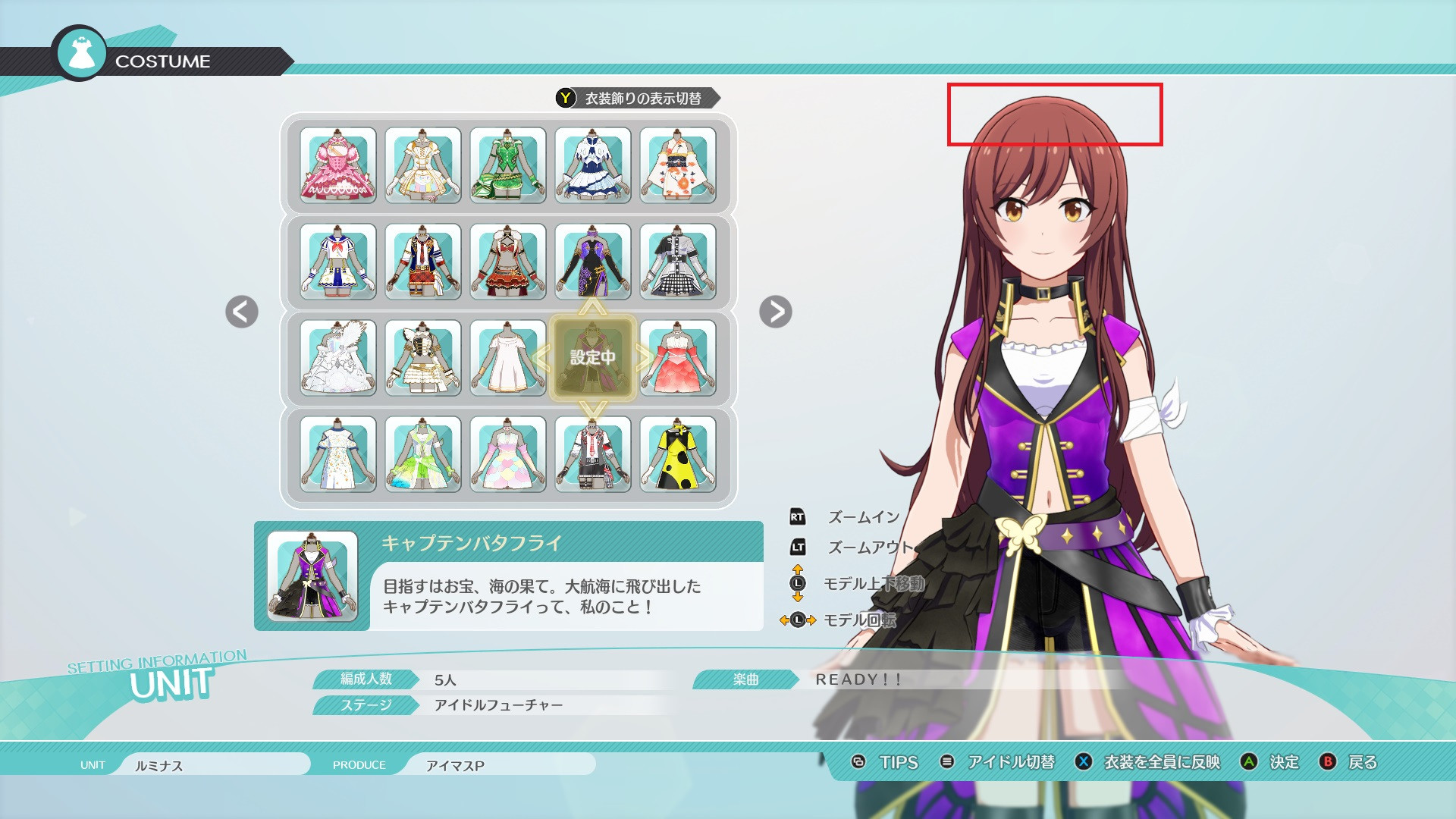This screenshot has height=819, width=1456.
Task: Click the RT icon for ズームイン
Action: click(799, 518)
